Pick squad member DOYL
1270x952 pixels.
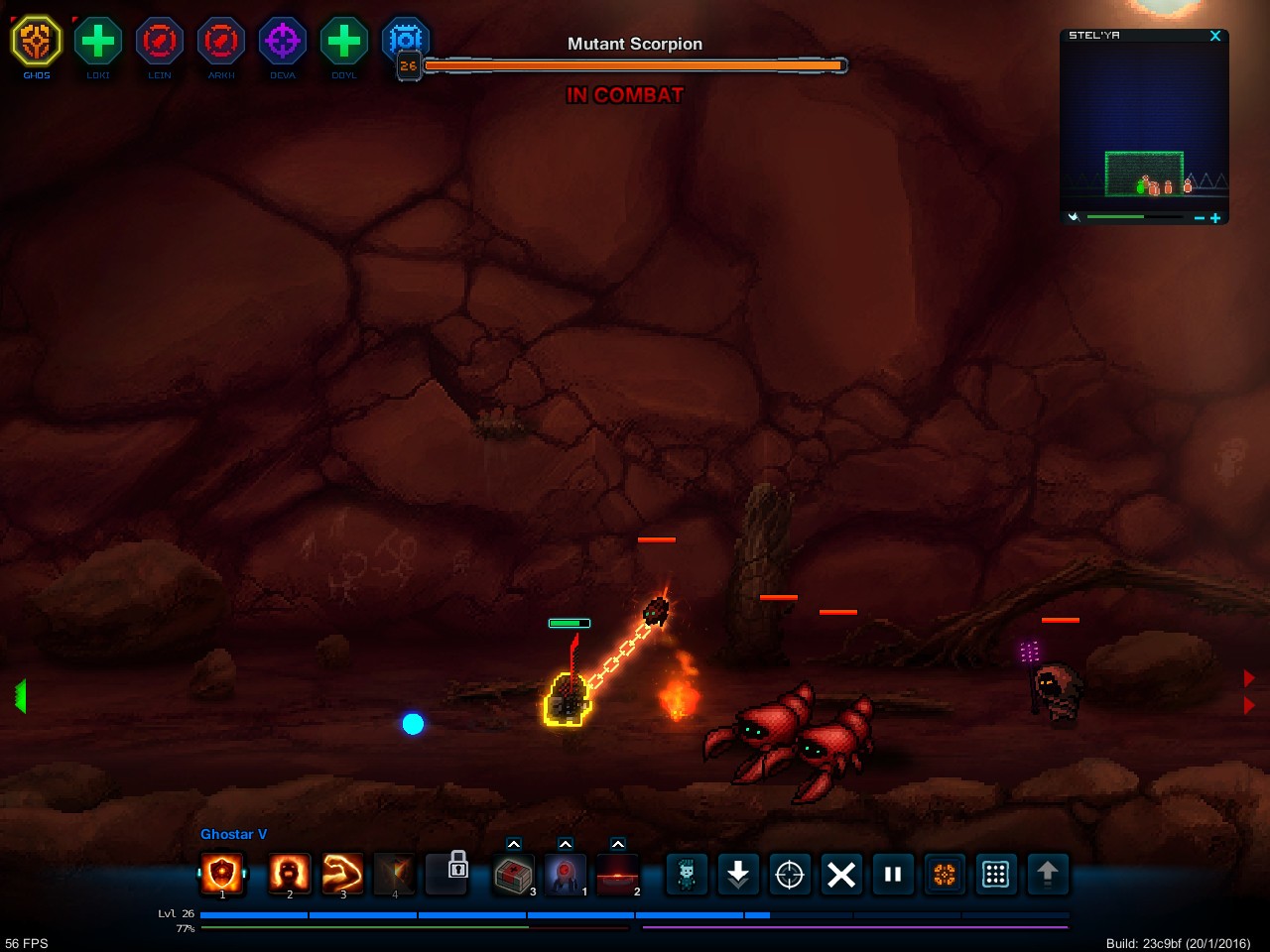344,42
